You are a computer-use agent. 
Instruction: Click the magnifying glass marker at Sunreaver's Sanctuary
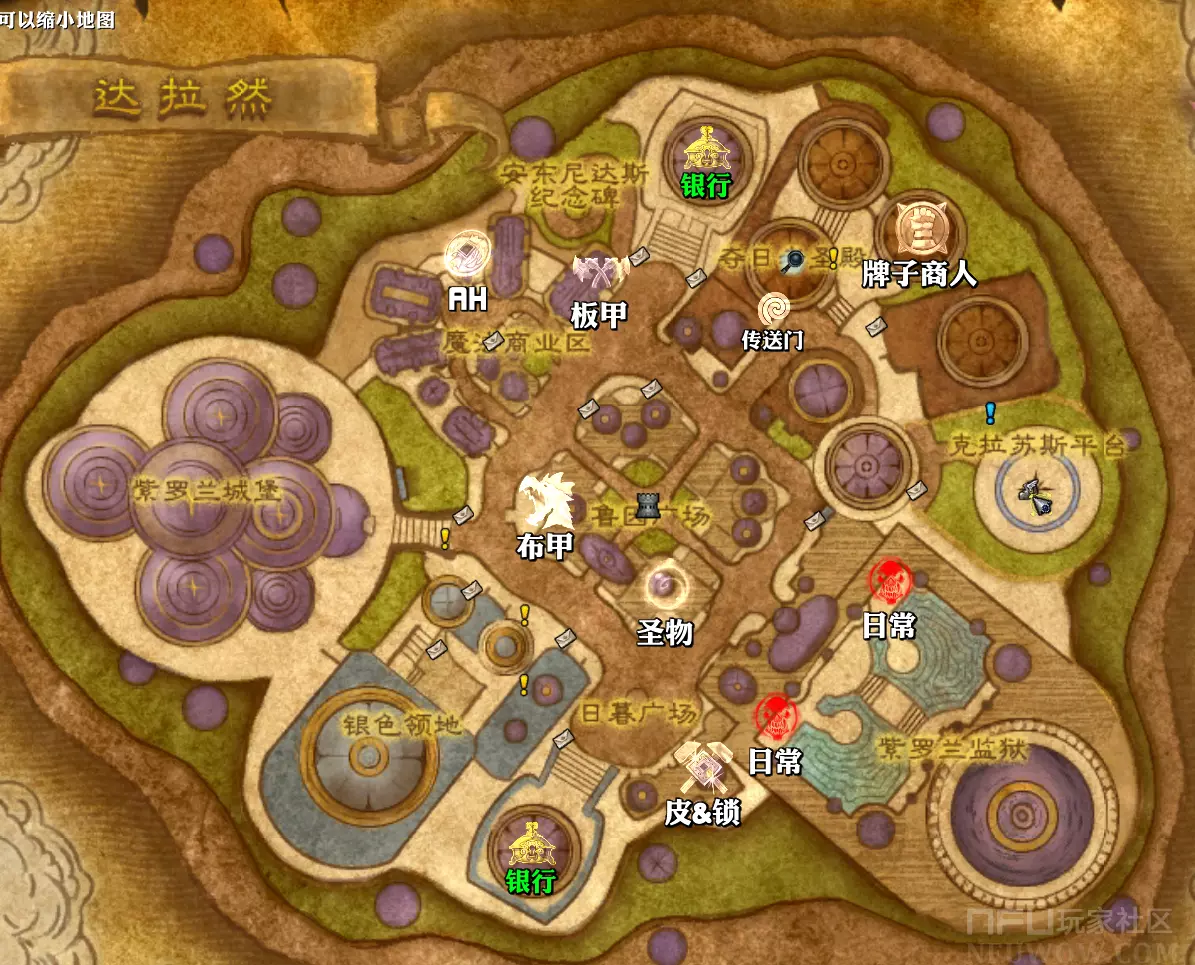pyautogui.click(x=795, y=261)
